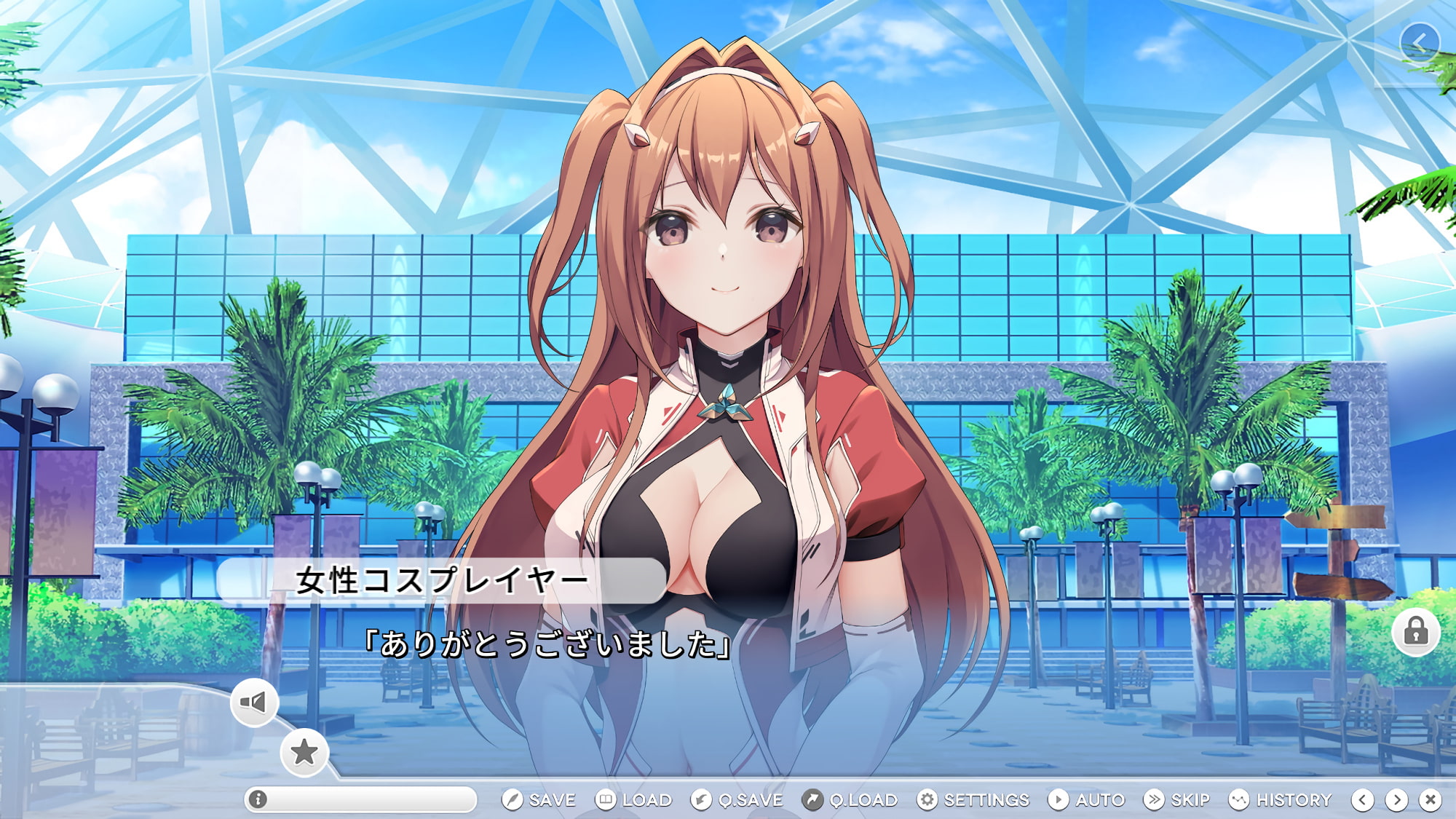
Task: Open the LOAD menu
Action: 633,799
